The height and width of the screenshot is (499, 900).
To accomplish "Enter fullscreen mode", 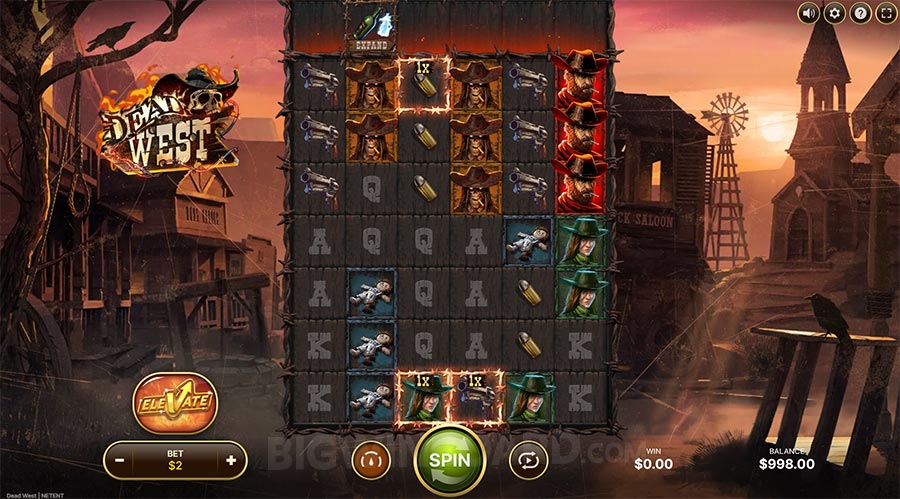I will [x=885, y=13].
